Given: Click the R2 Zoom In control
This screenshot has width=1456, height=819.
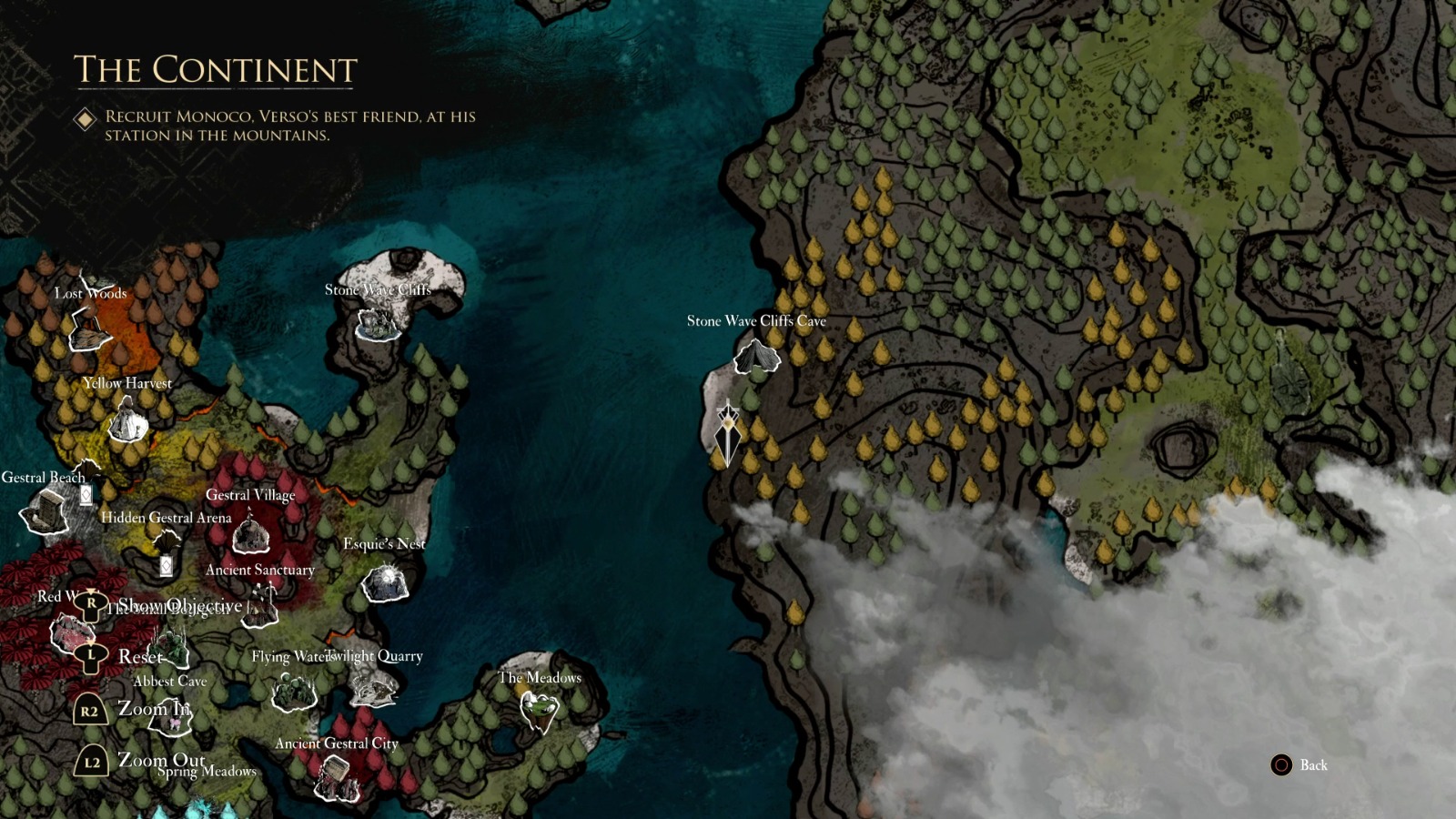Looking at the screenshot, I should click(x=89, y=709).
